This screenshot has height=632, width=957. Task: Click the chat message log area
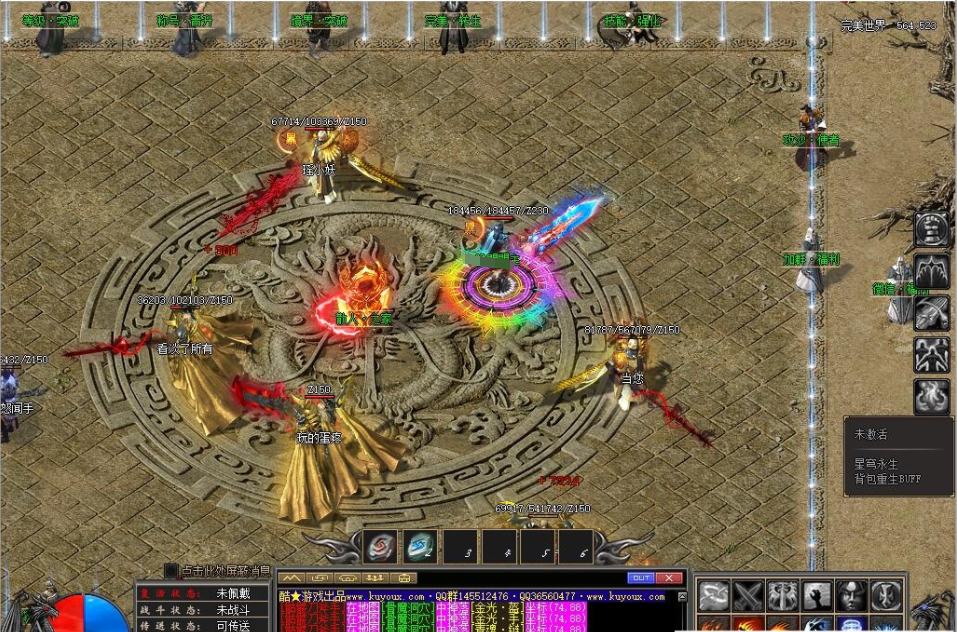(480, 610)
